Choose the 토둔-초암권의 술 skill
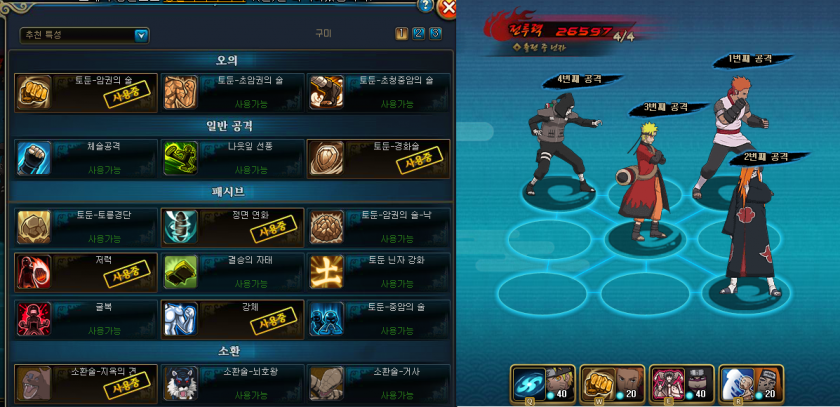This screenshot has height=407, width=840. pyautogui.click(x=231, y=92)
